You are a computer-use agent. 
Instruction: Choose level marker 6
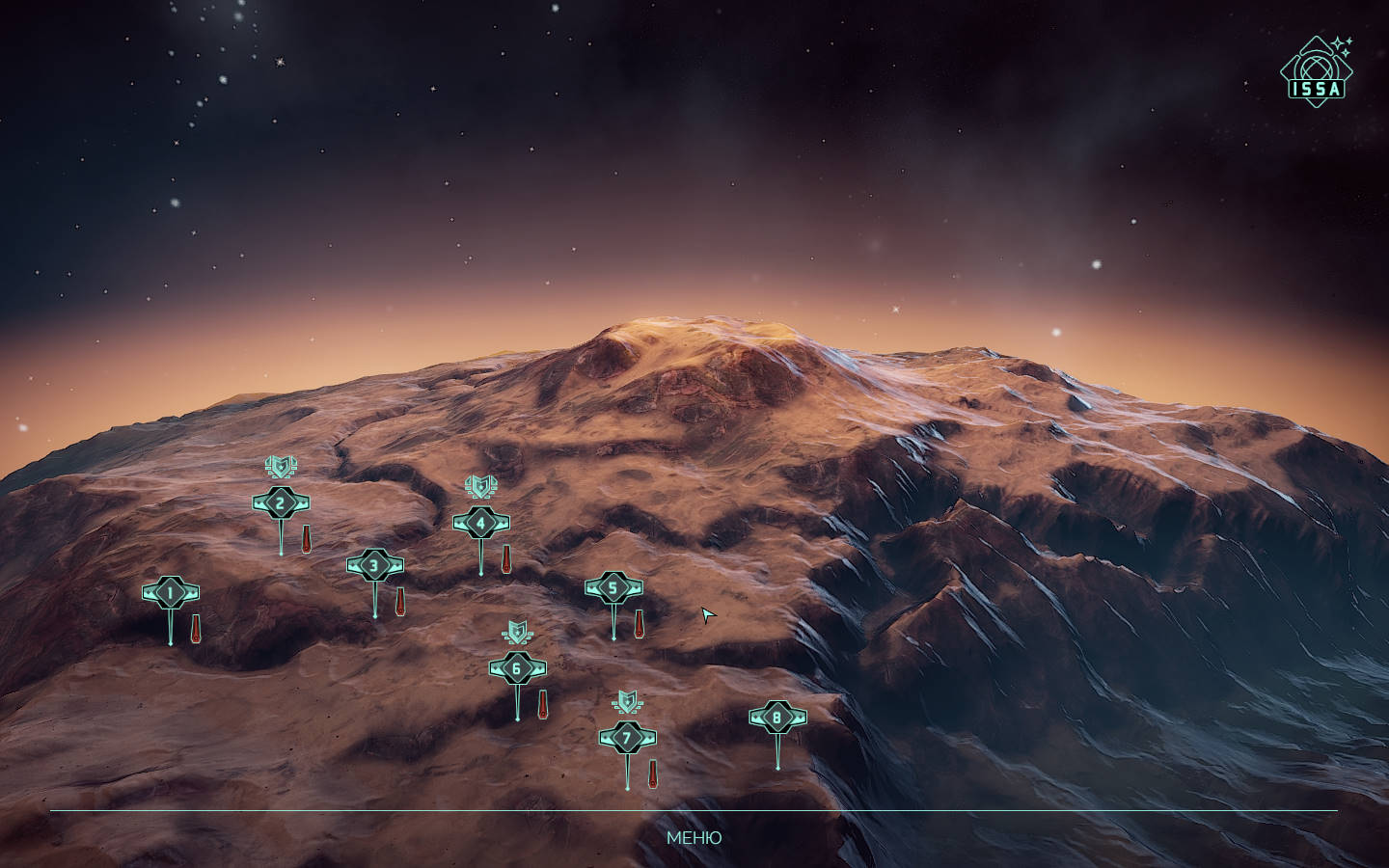517,668
